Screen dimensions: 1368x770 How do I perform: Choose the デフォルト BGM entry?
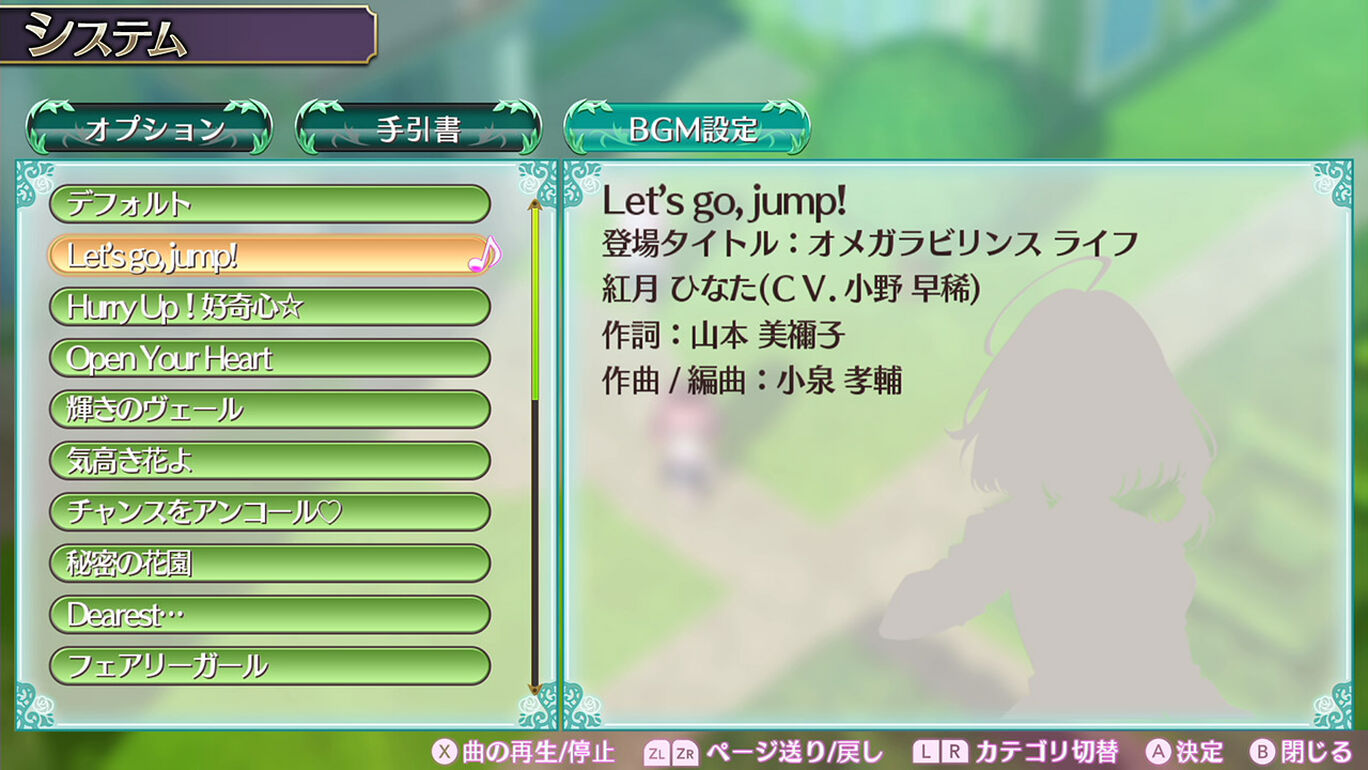269,204
